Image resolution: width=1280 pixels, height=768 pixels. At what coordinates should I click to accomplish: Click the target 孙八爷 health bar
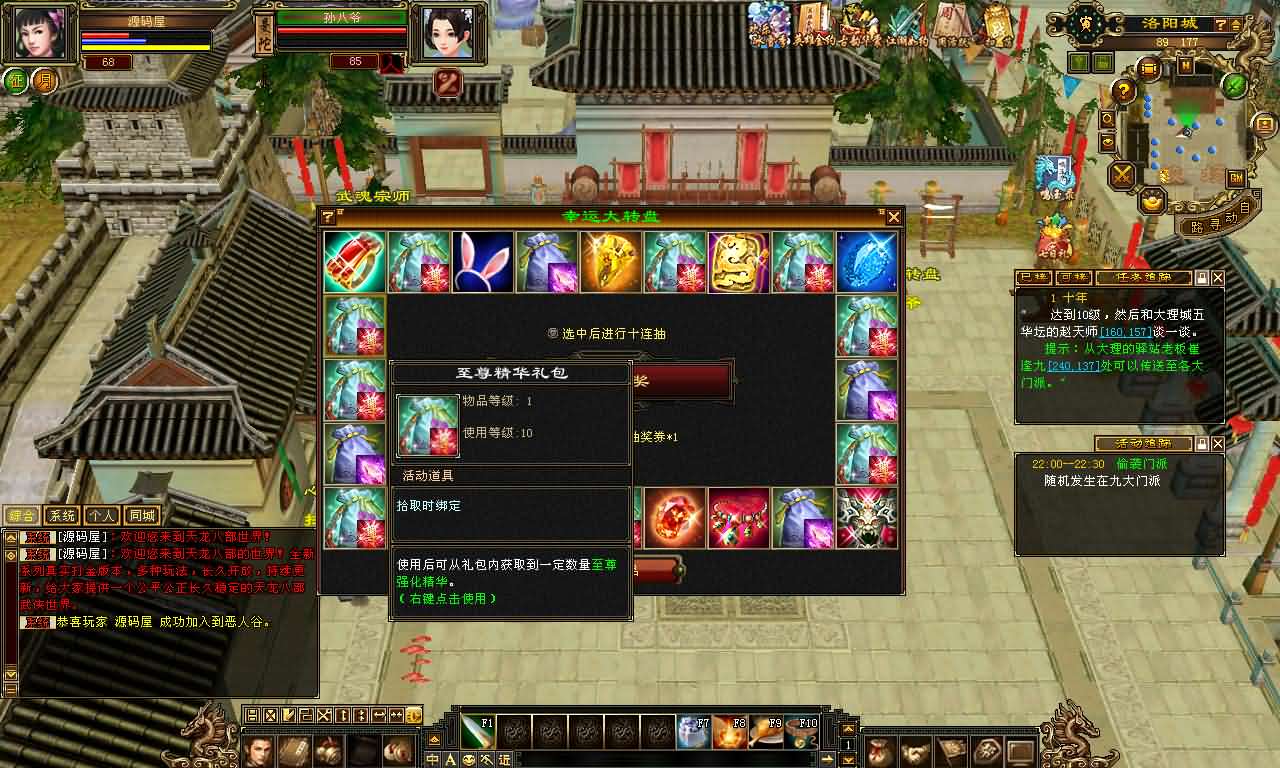[x=340, y=30]
